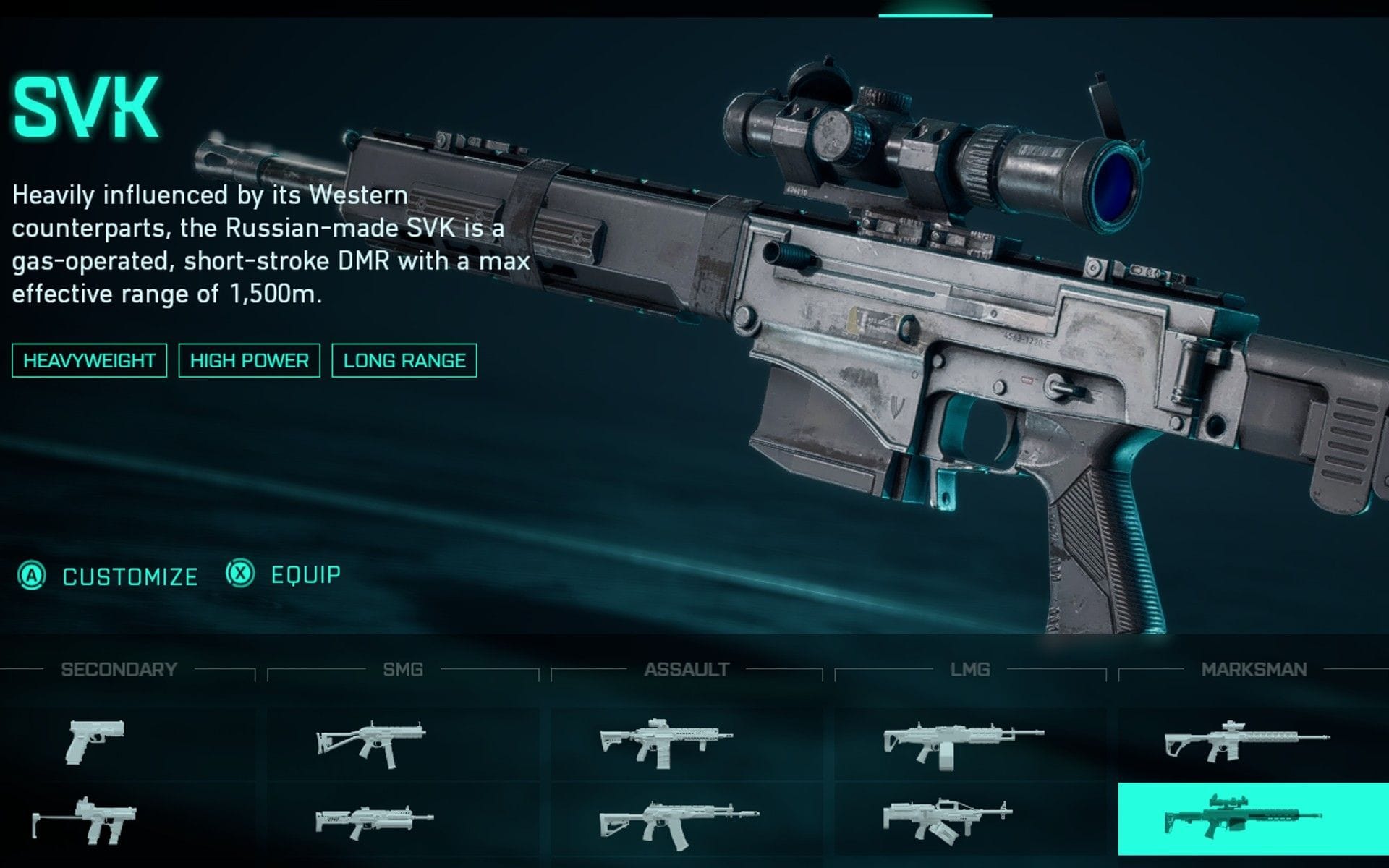The image size is (1389, 868).
Task: Click the LONG RANGE trait tag
Action: tap(404, 359)
